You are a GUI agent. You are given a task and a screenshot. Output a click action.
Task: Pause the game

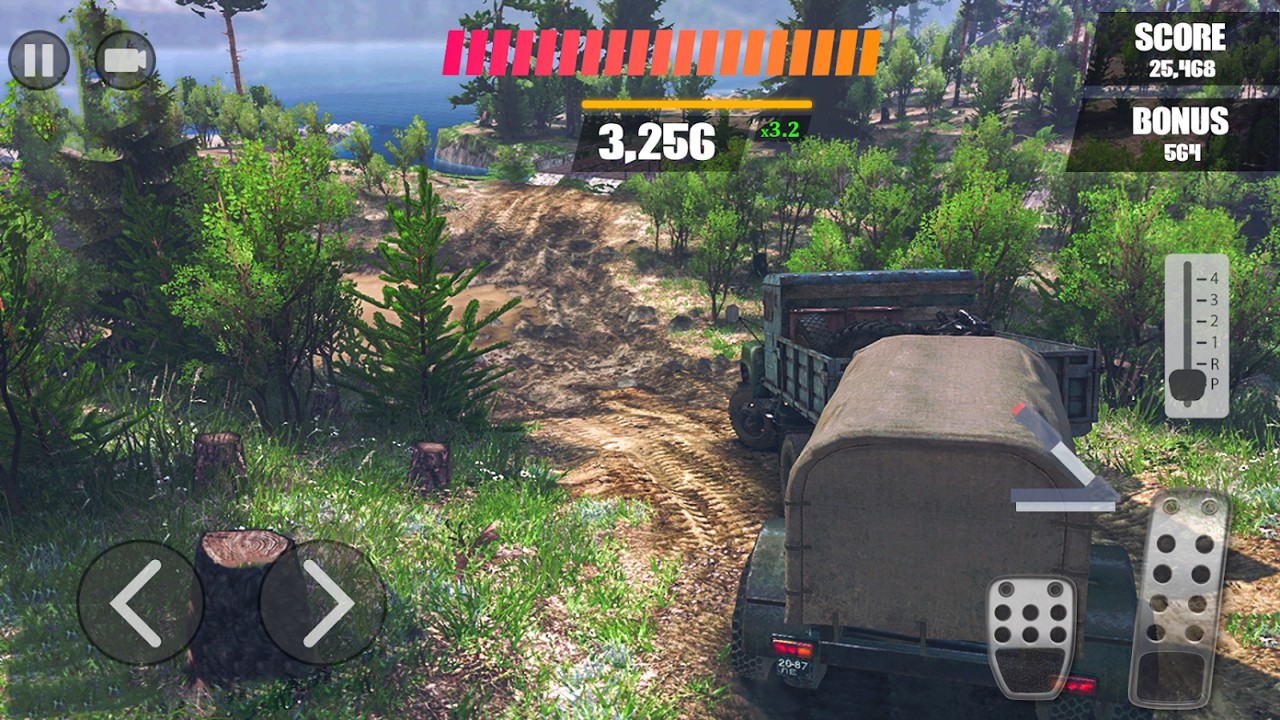(39, 60)
